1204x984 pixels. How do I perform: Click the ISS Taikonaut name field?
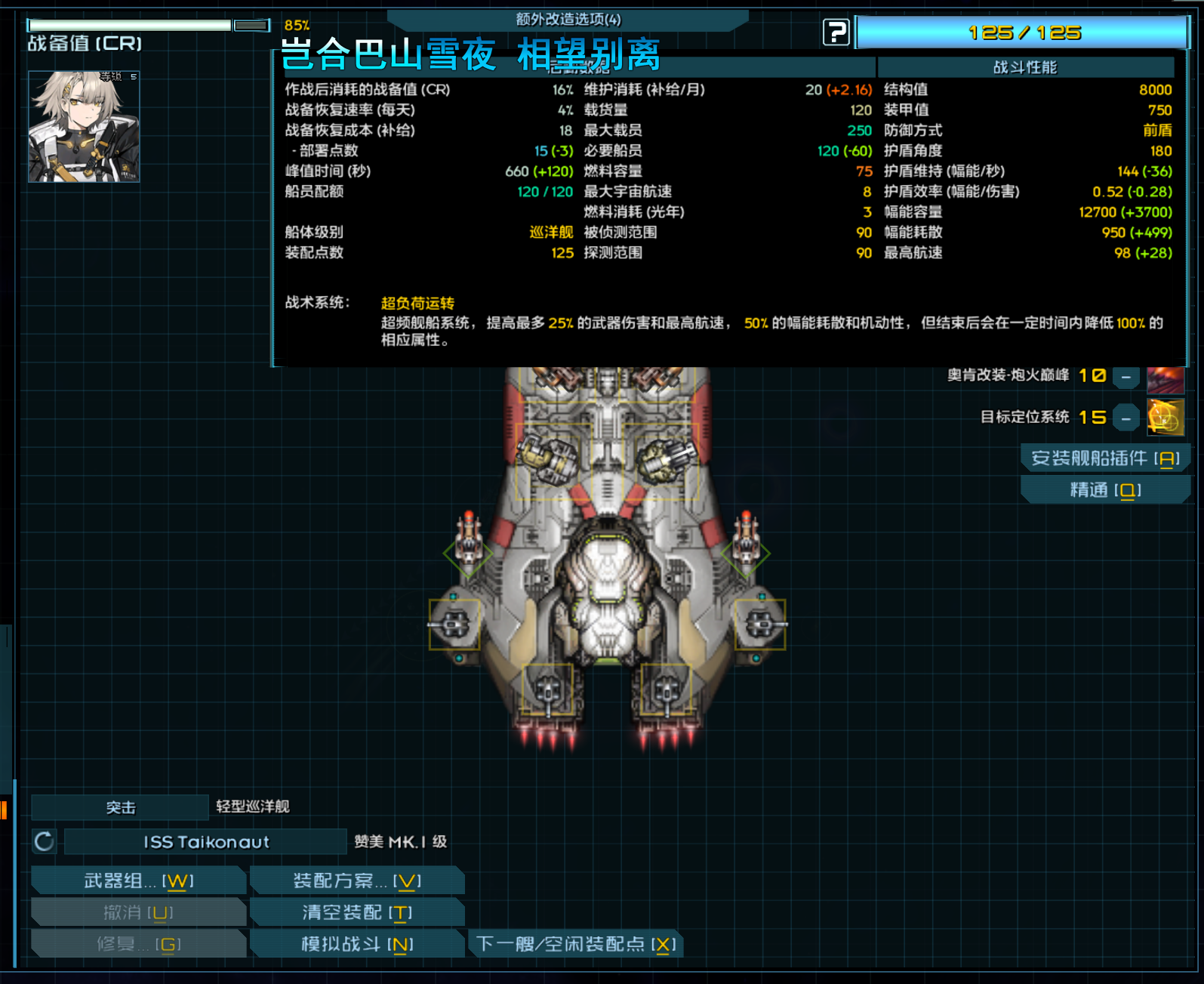pyautogui.click(x=204, y=841)
